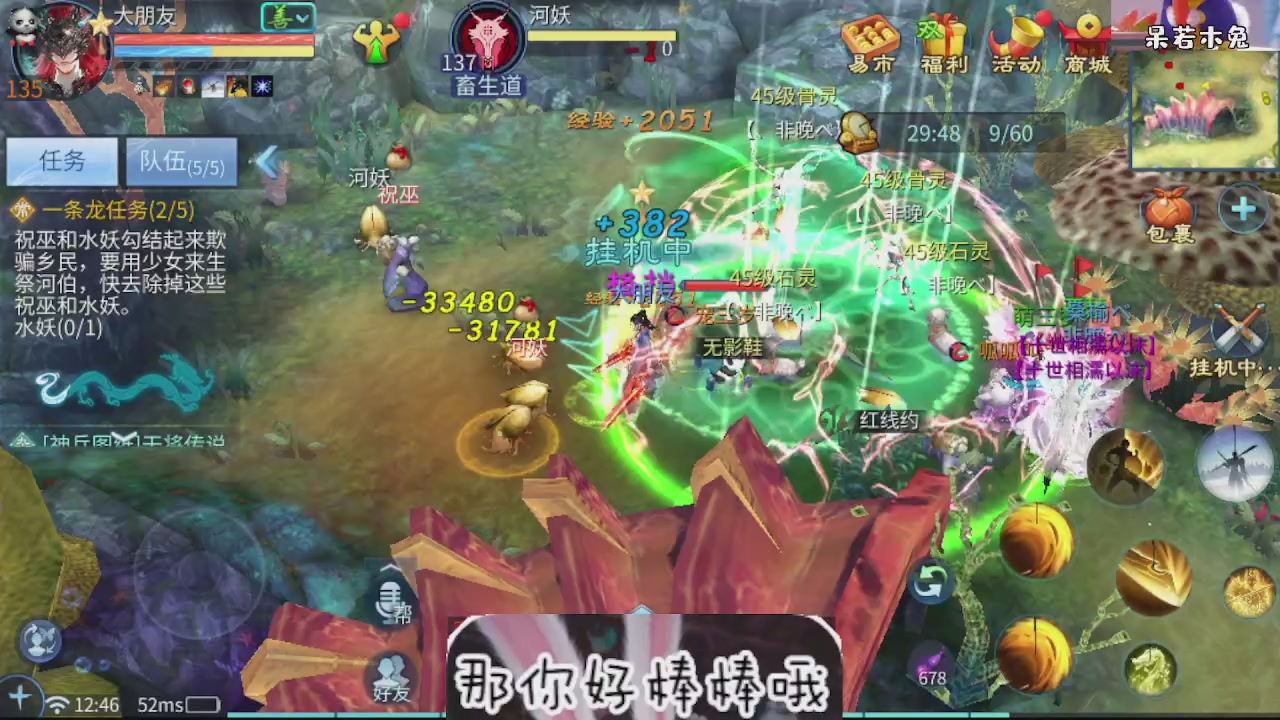Collapse the quest panel with the arrow
This screenshot has width=1280, height=720.
pos(268,160)
